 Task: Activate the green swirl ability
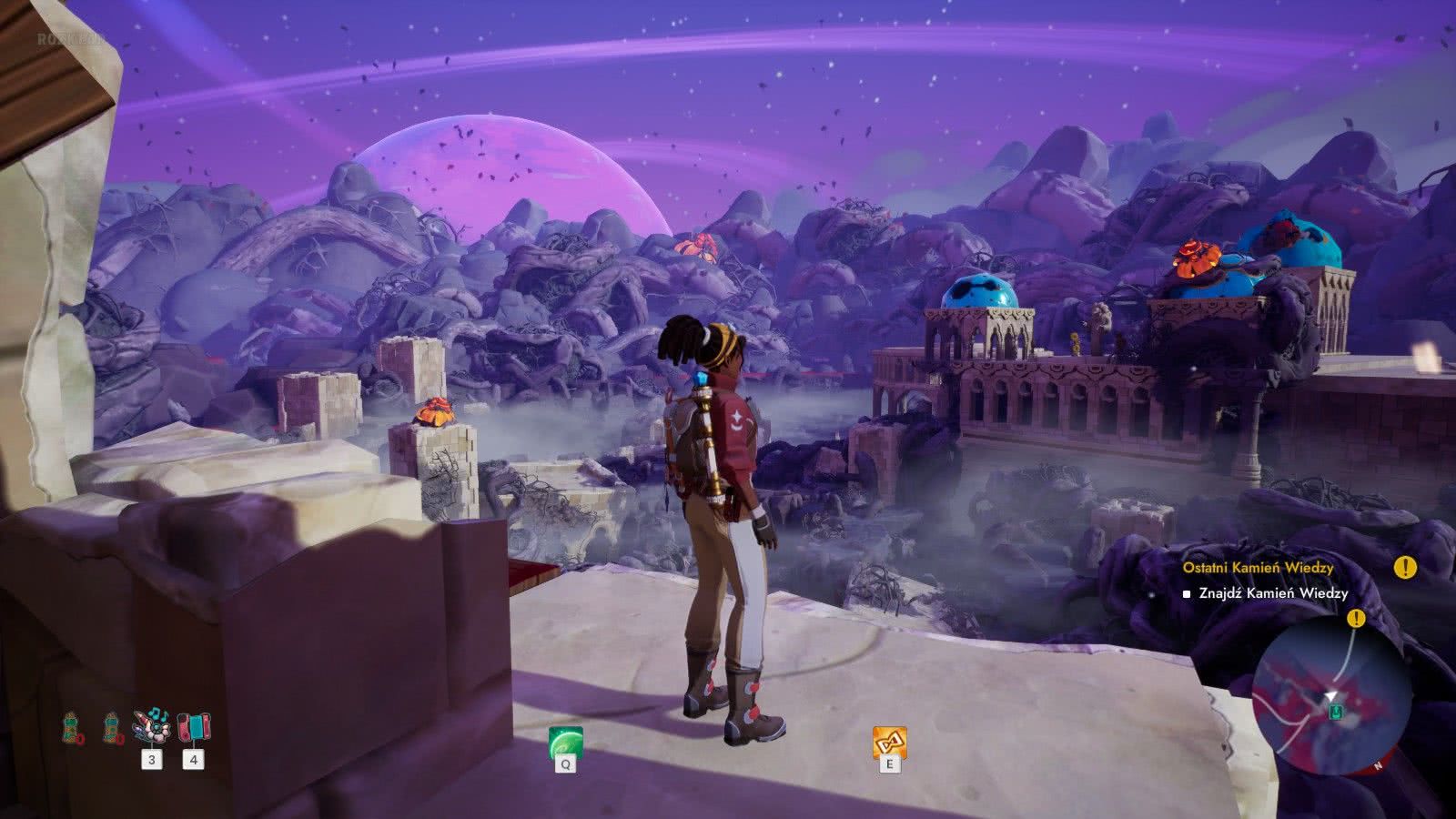coord(565,743)
